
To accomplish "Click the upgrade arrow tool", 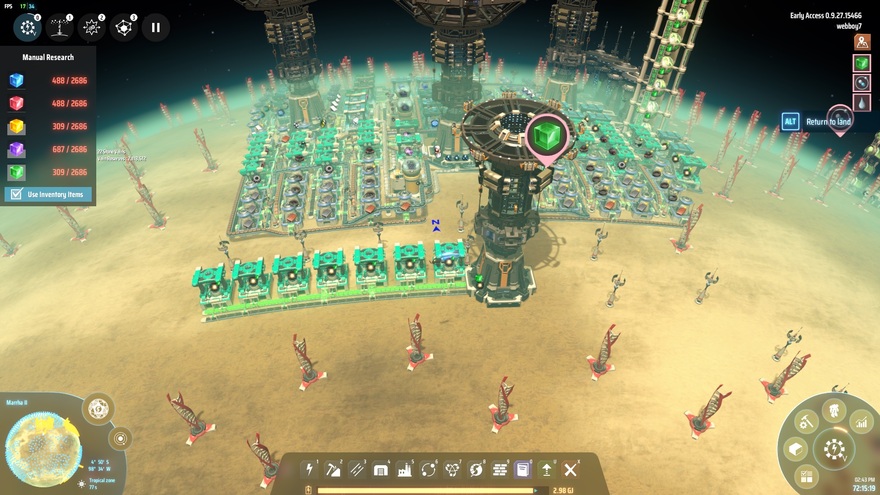I will (547, 469).
